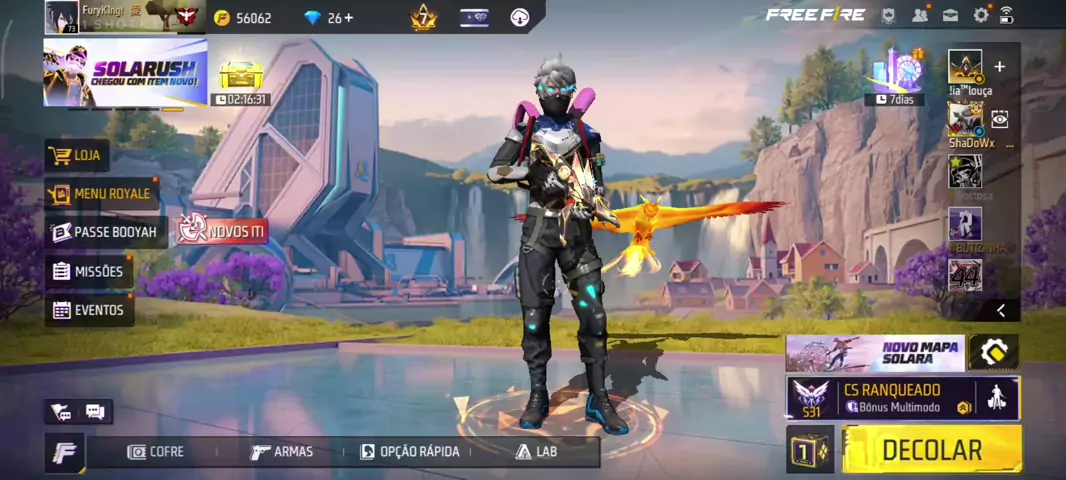Image resolution: width=1066 pixels, height=480 pixels.
Task: Click the Solarush promotional banner
Action: coord(125,72)
